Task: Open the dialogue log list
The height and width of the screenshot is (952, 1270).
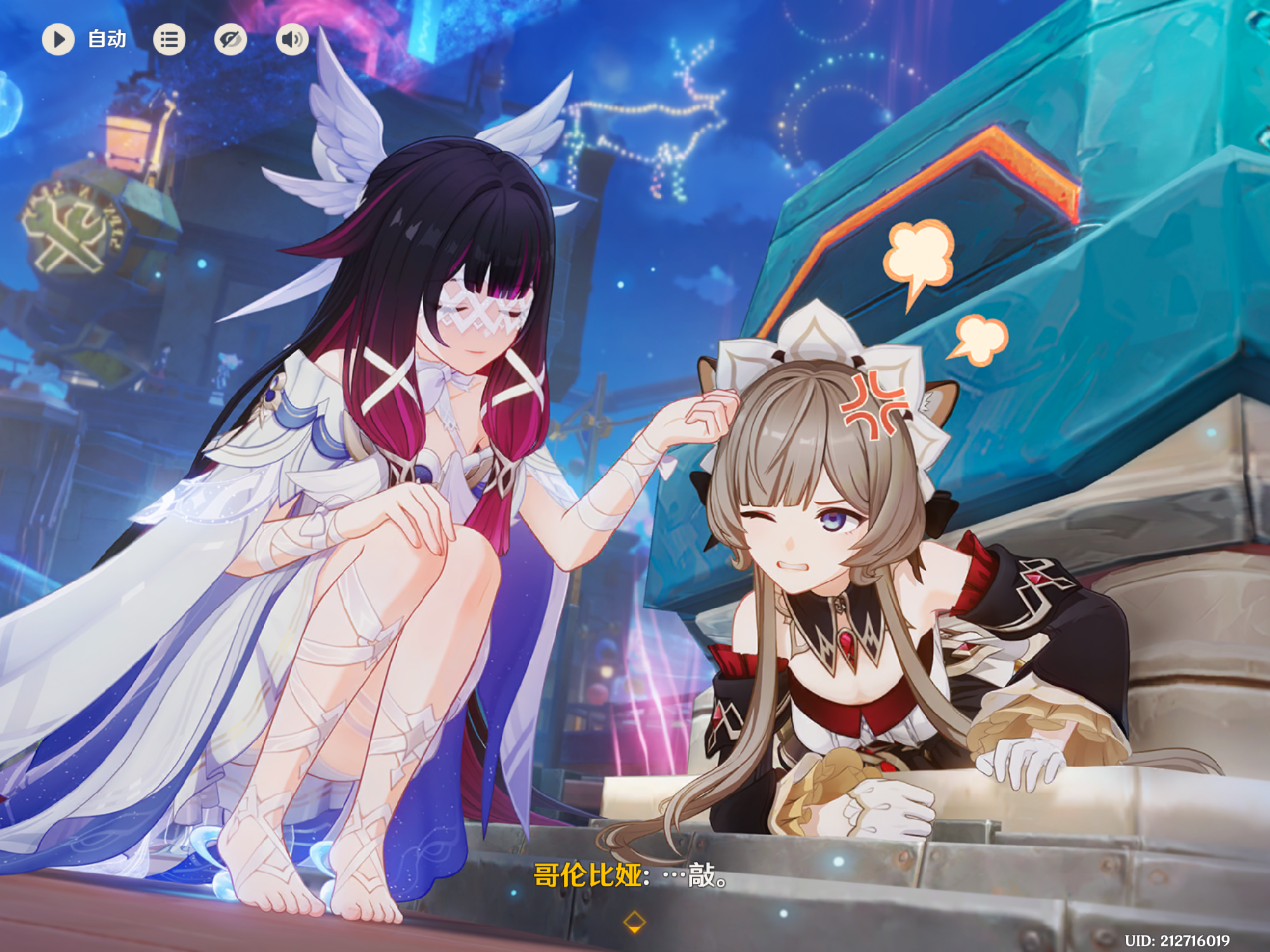Action: pyautogui.click(x=169, y=39)
